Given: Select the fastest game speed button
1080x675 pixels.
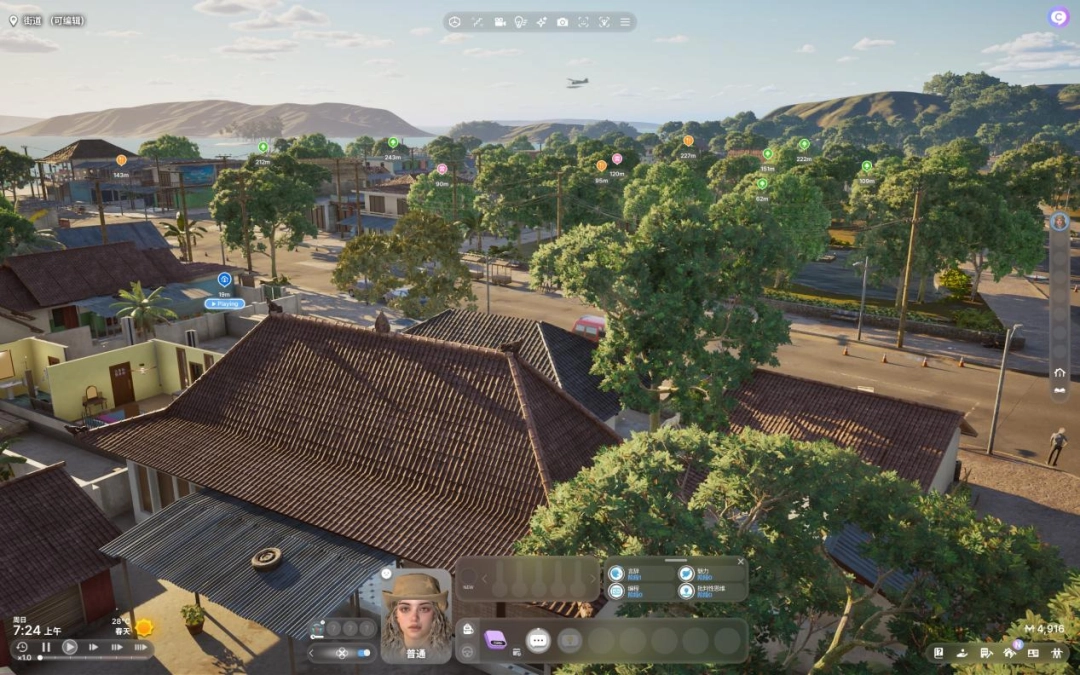Looking at the screenshot, I should coord(141,647).
